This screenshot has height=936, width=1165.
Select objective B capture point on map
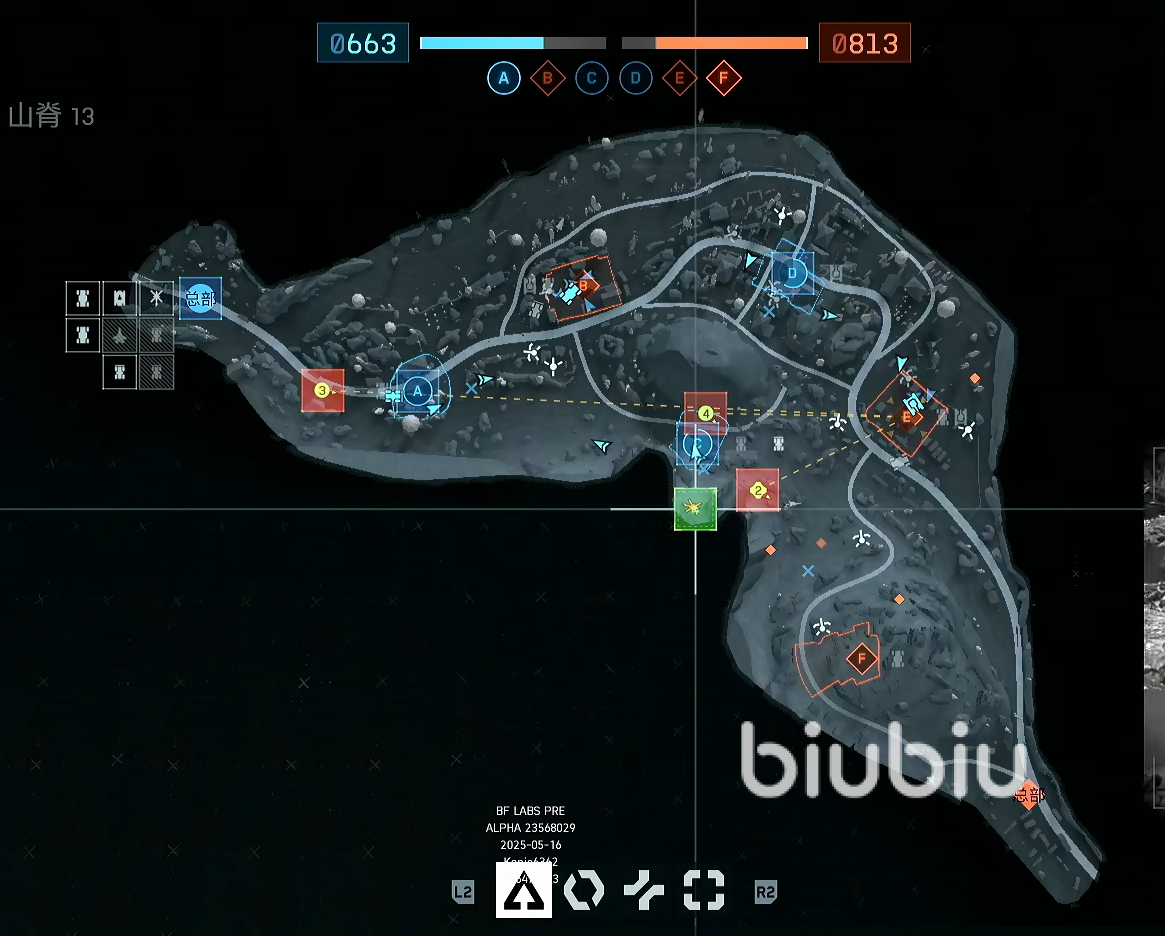583,287
